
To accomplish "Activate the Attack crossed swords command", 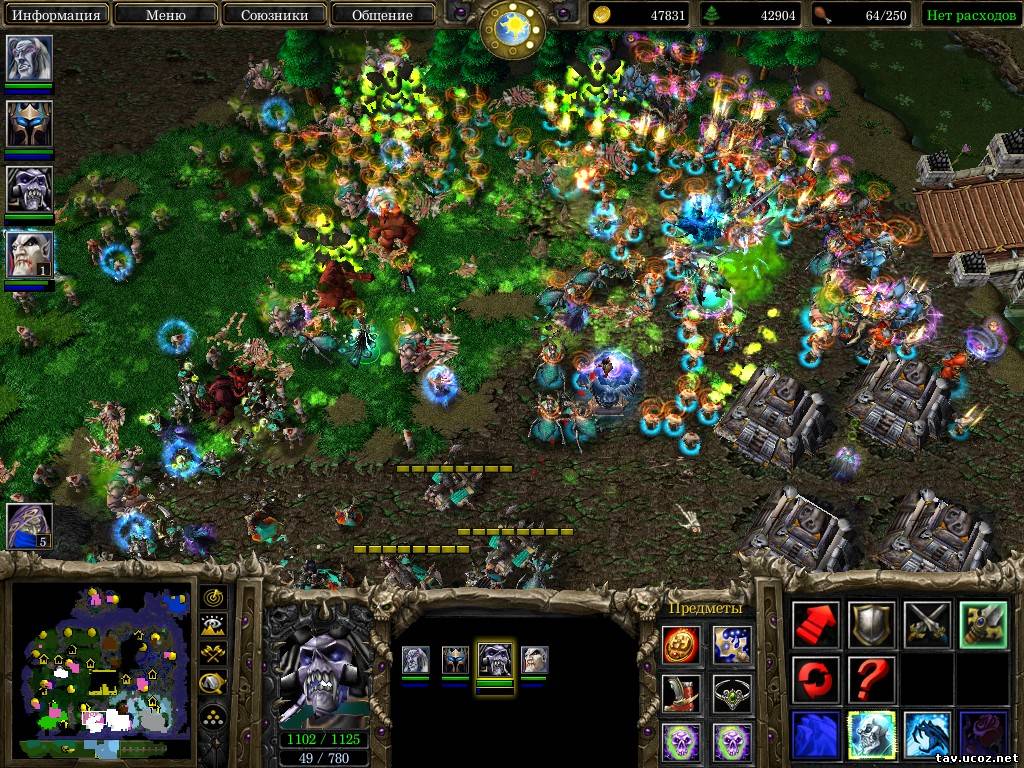I will tap(925, 625).
